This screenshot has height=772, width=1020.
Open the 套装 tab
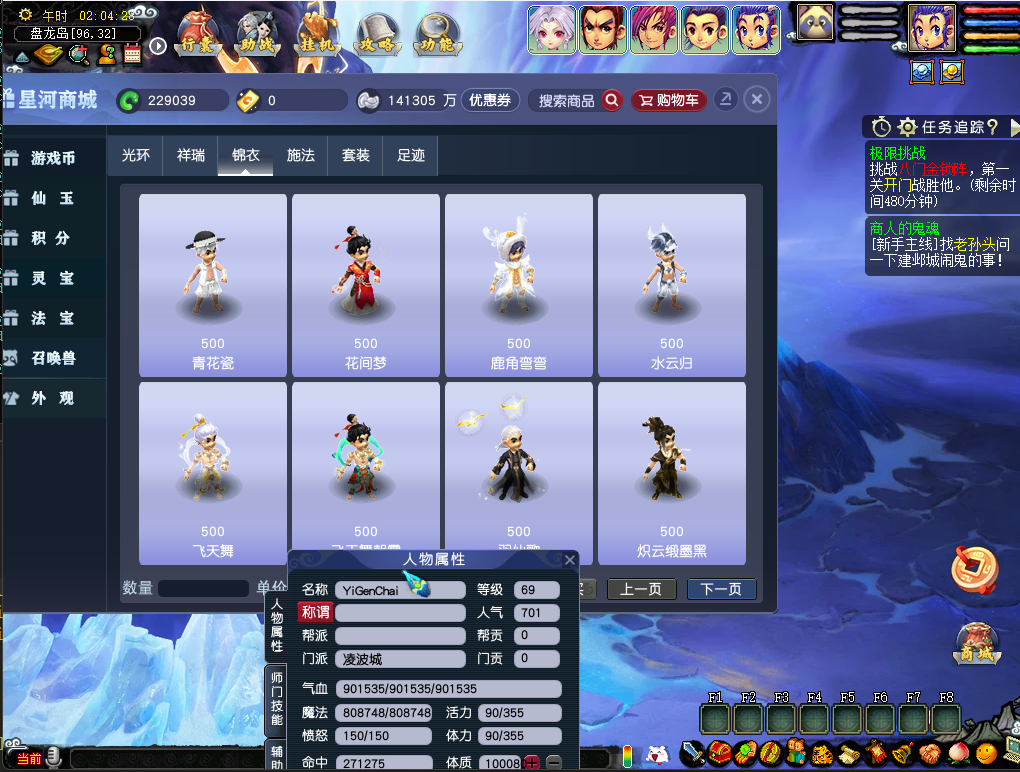click(355, 156)
